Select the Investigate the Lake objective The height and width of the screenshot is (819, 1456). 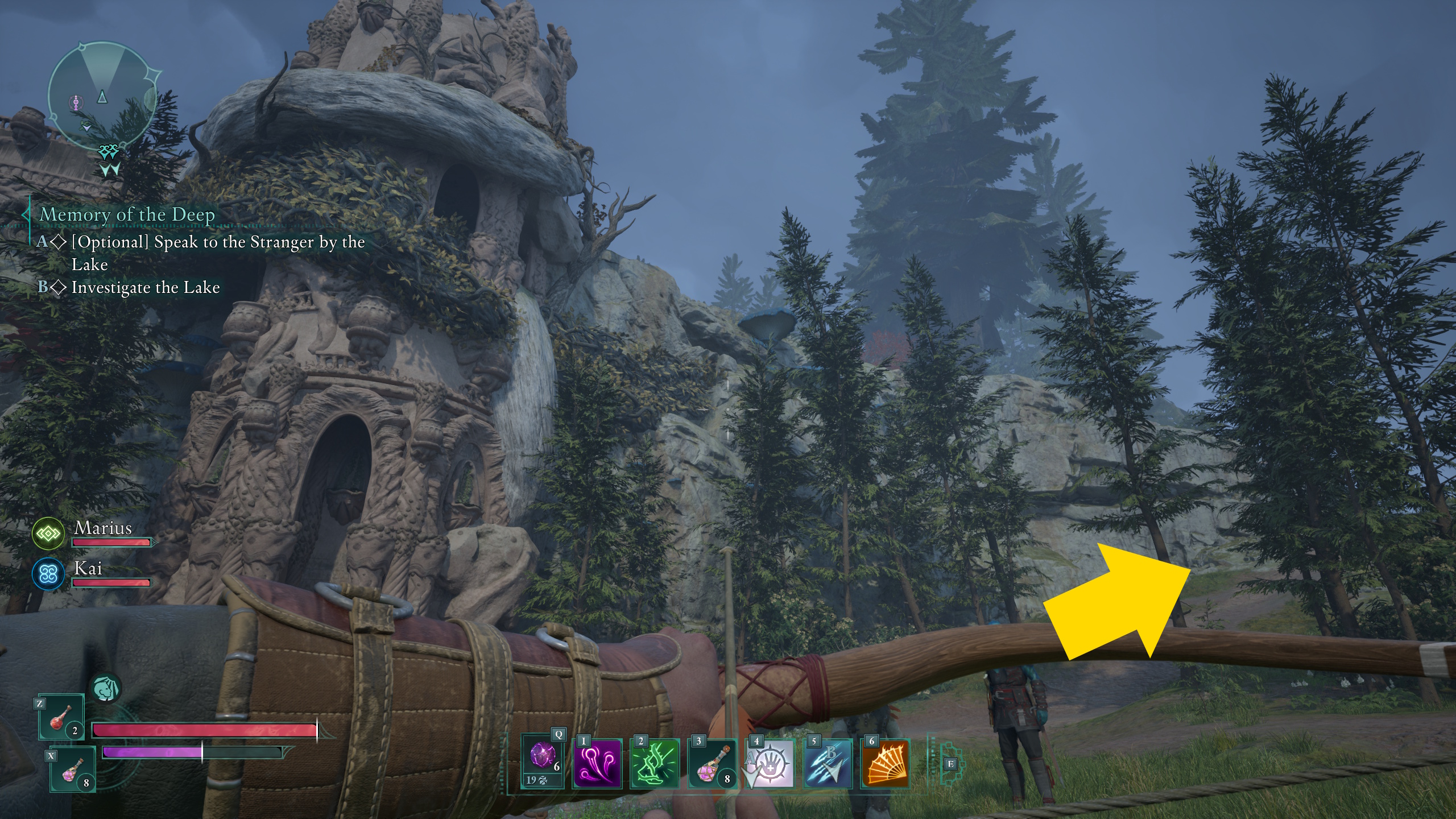[145, 287]
